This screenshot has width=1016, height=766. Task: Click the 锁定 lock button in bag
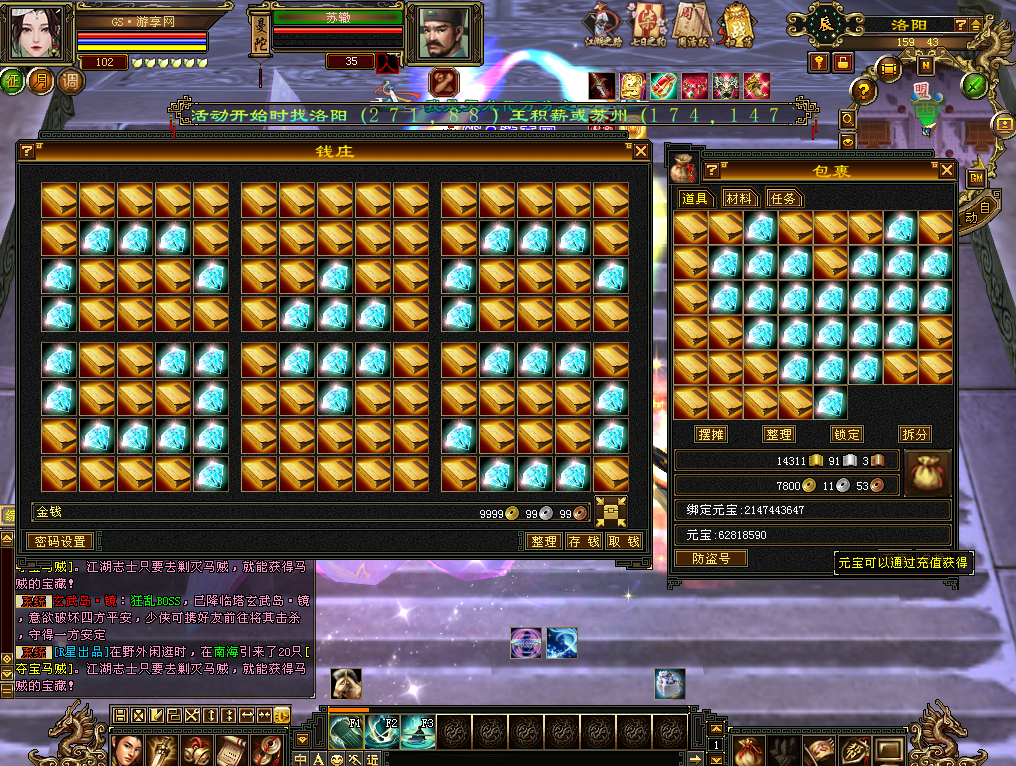[x=846, y=435]
